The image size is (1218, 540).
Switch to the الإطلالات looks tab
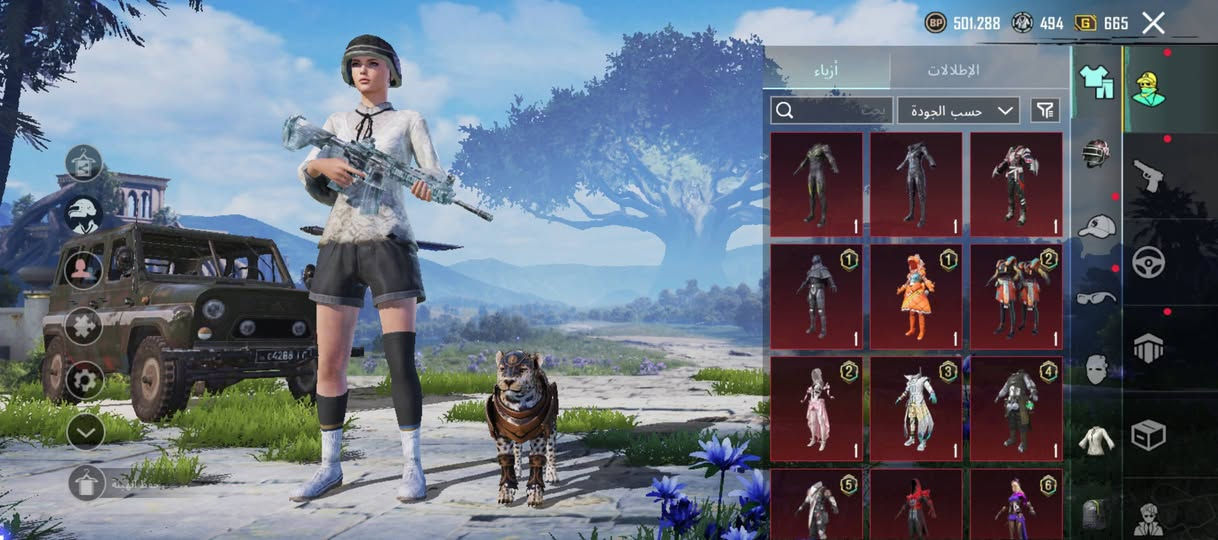click(x=952, y=70)
